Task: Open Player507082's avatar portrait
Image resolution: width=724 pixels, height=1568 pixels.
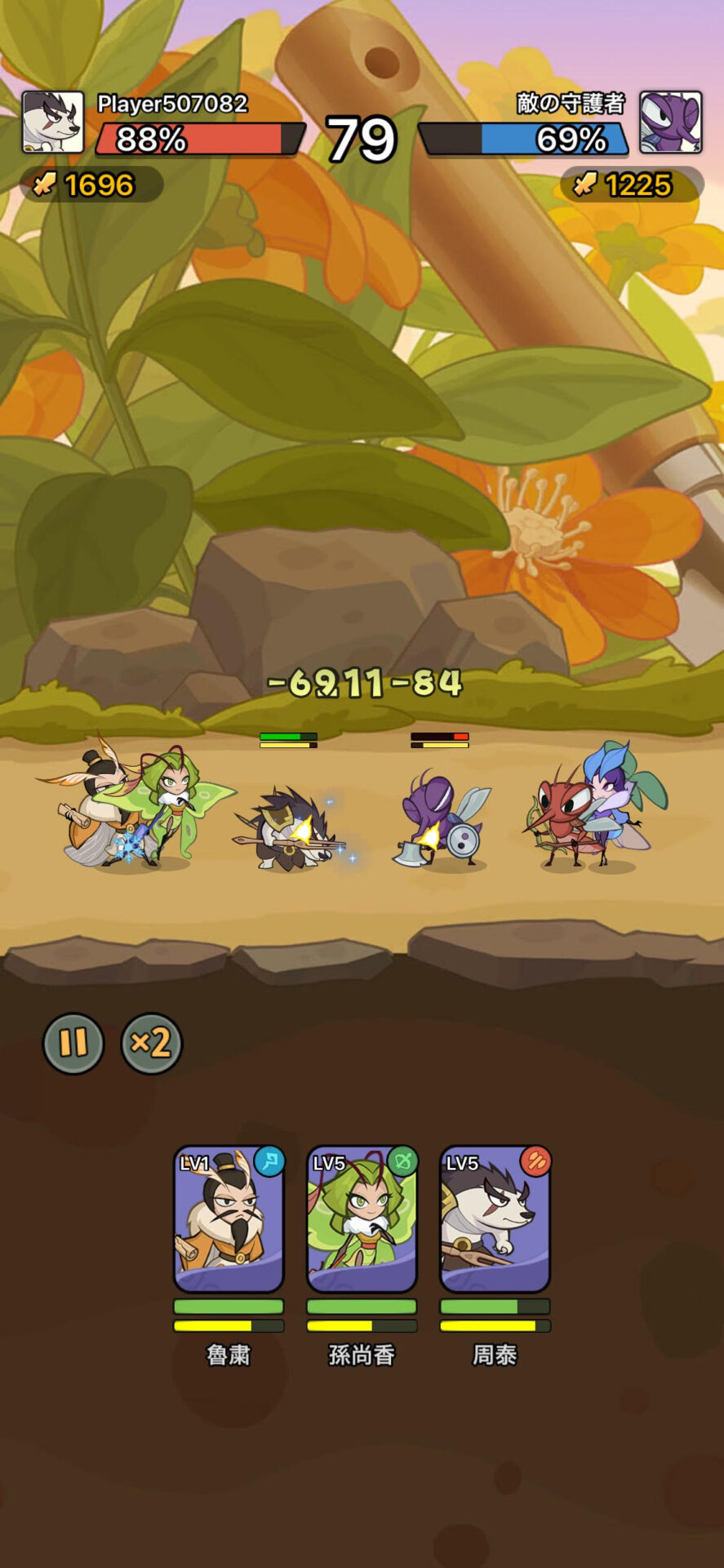Action: (x=53, y=122)
